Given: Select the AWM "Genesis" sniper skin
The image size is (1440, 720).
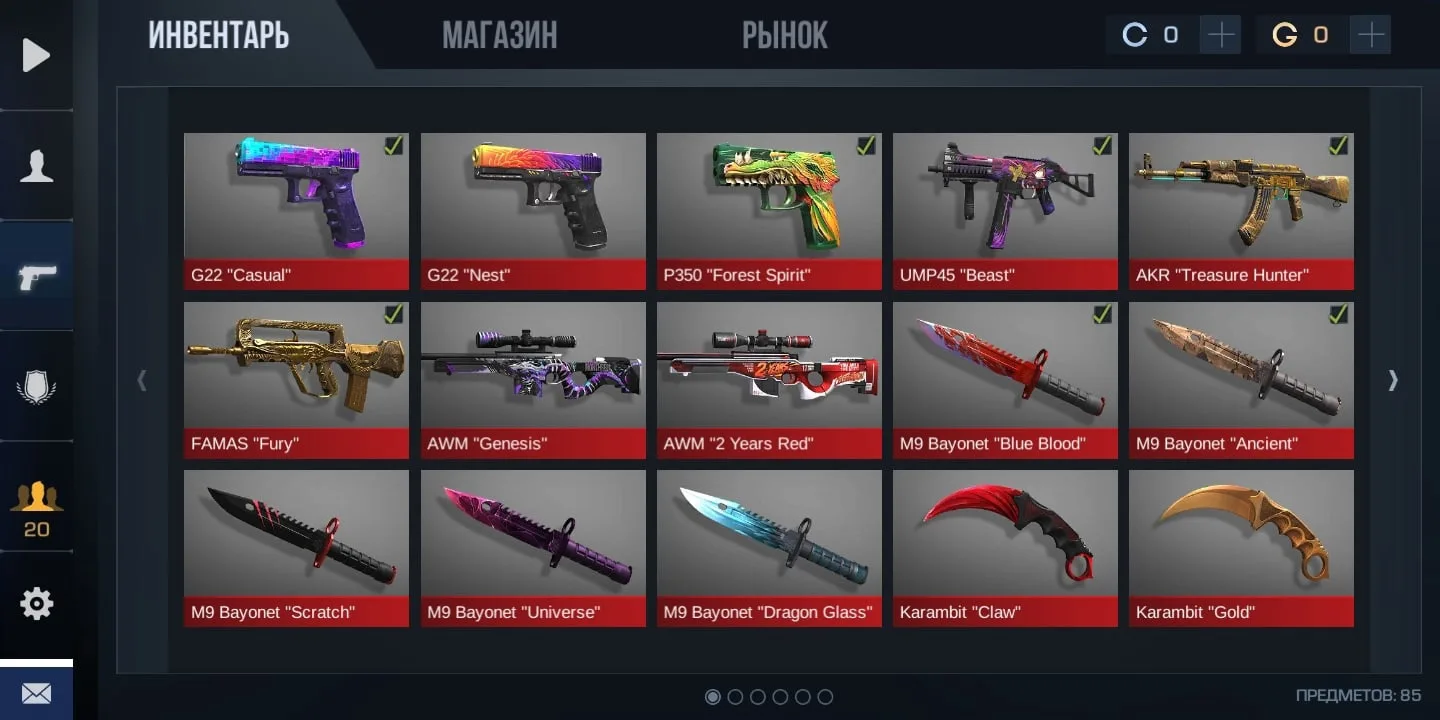Looking at the screenshot, I should click(533, 380).
